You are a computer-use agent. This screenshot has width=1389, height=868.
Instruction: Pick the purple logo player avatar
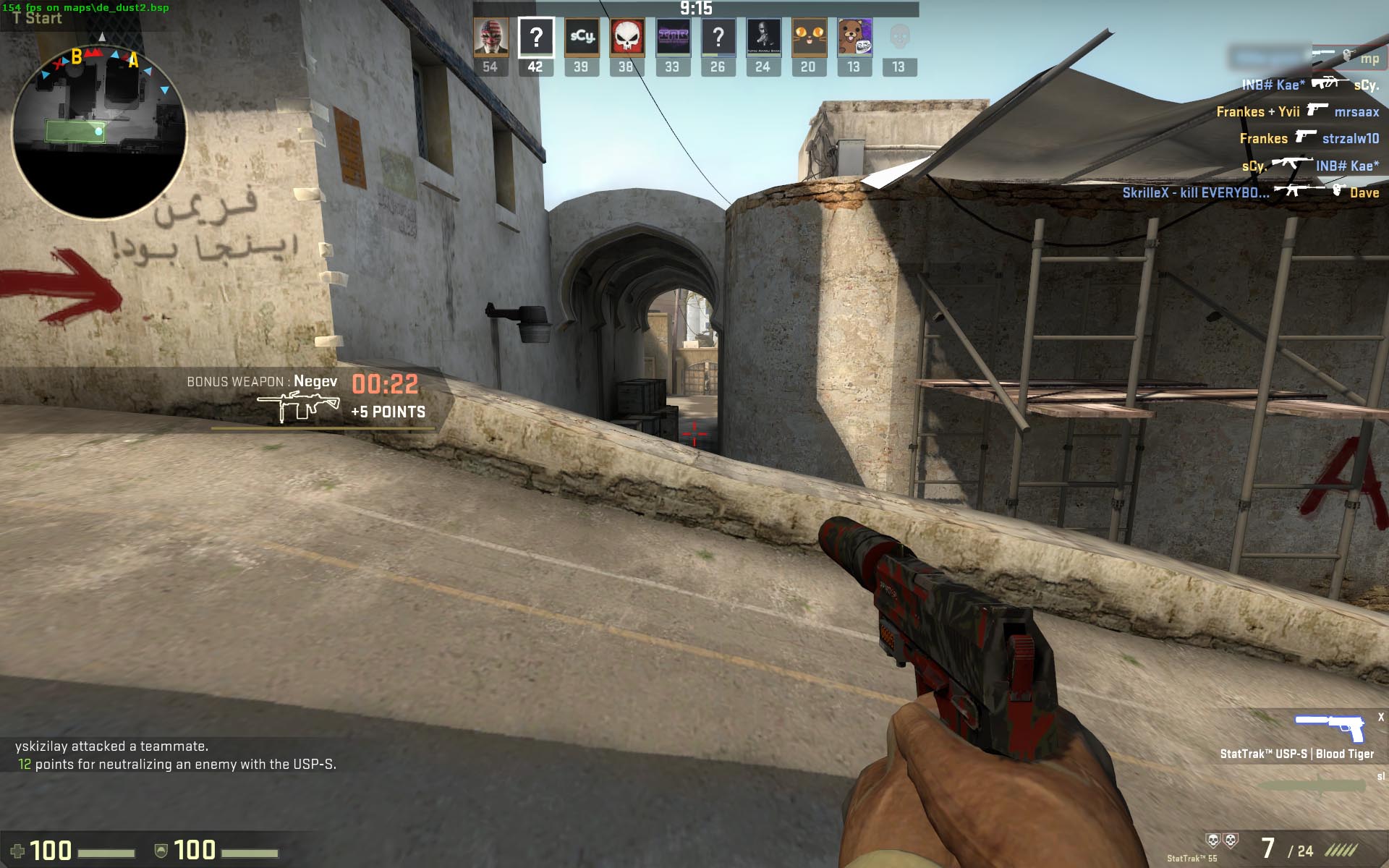coord(672,38)
